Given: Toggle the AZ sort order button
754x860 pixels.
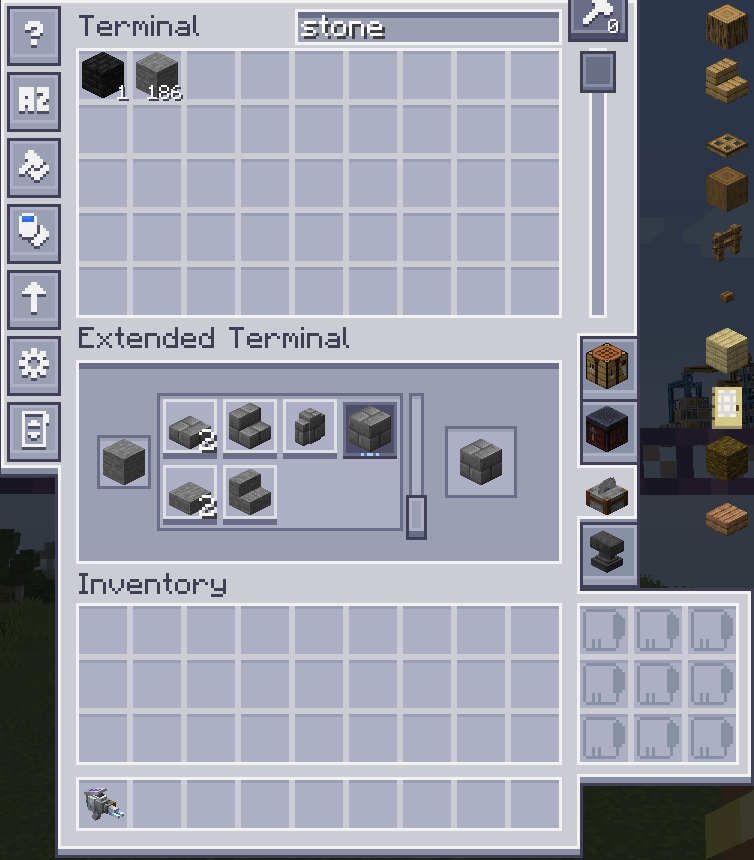Looking at the screenshot, I should [x=34, y=100].
